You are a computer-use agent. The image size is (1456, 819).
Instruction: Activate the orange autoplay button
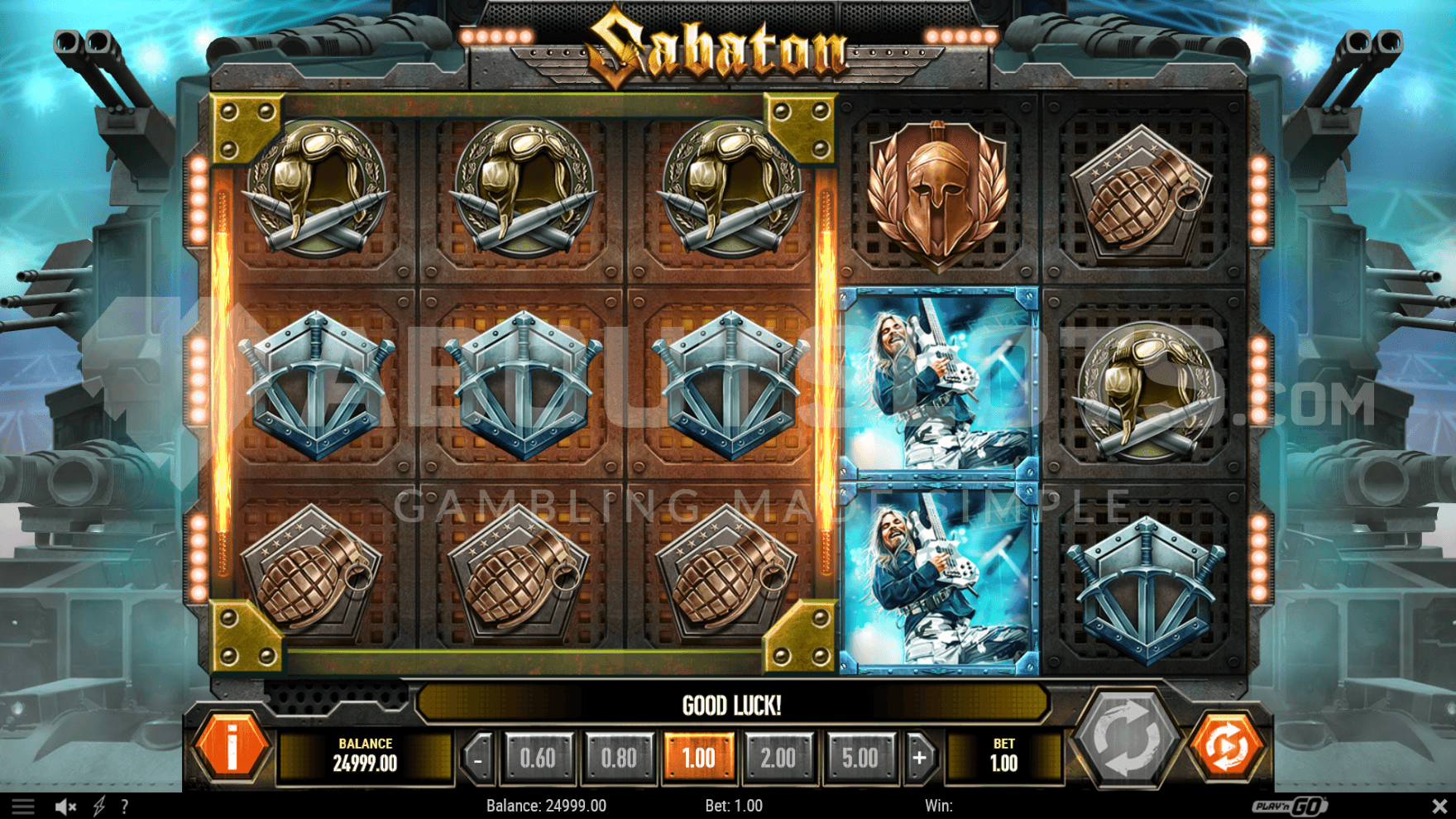coord(1227,745)
